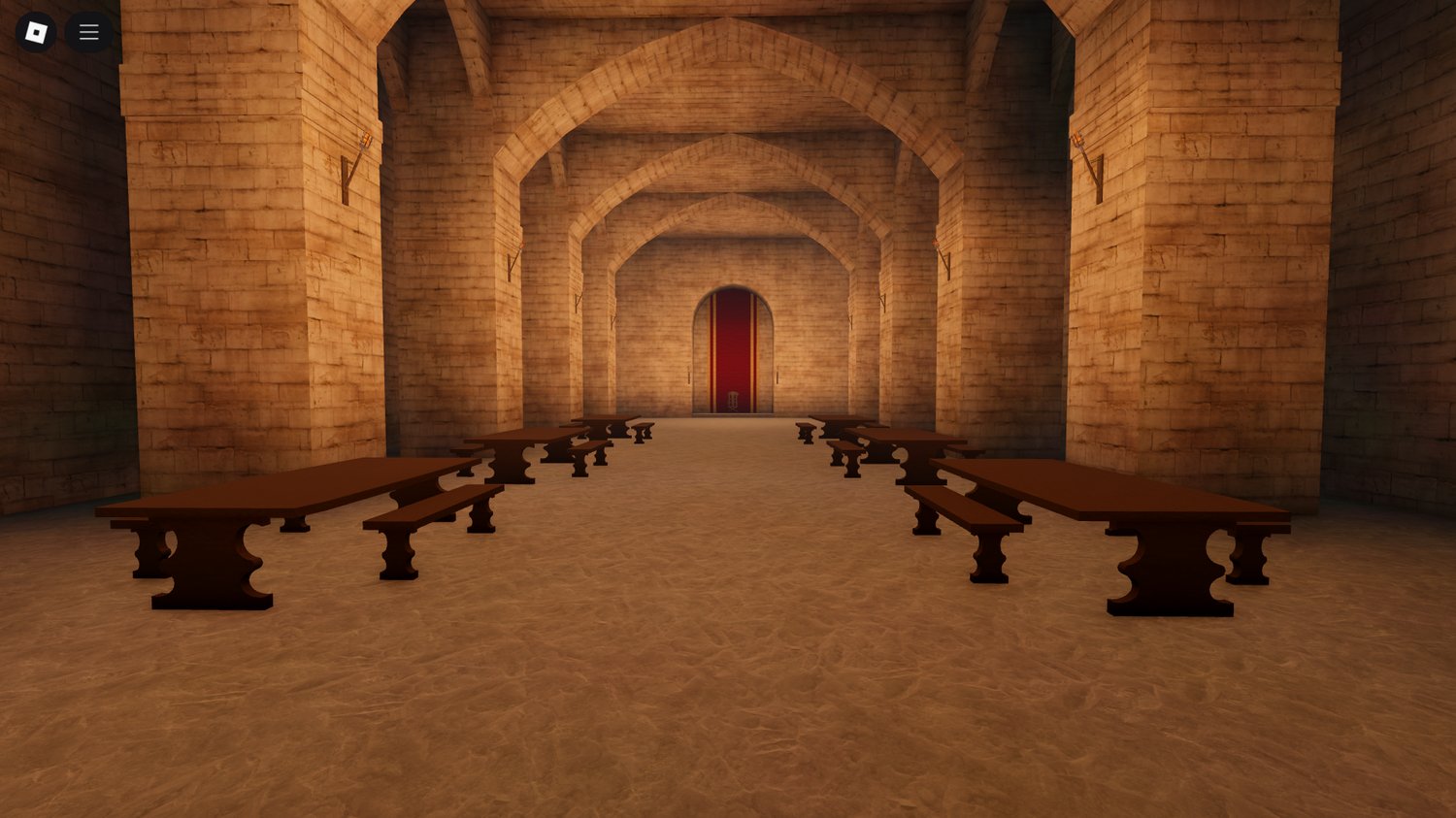
Task: Click the stone floor in the center aisle
Action: 728,631
